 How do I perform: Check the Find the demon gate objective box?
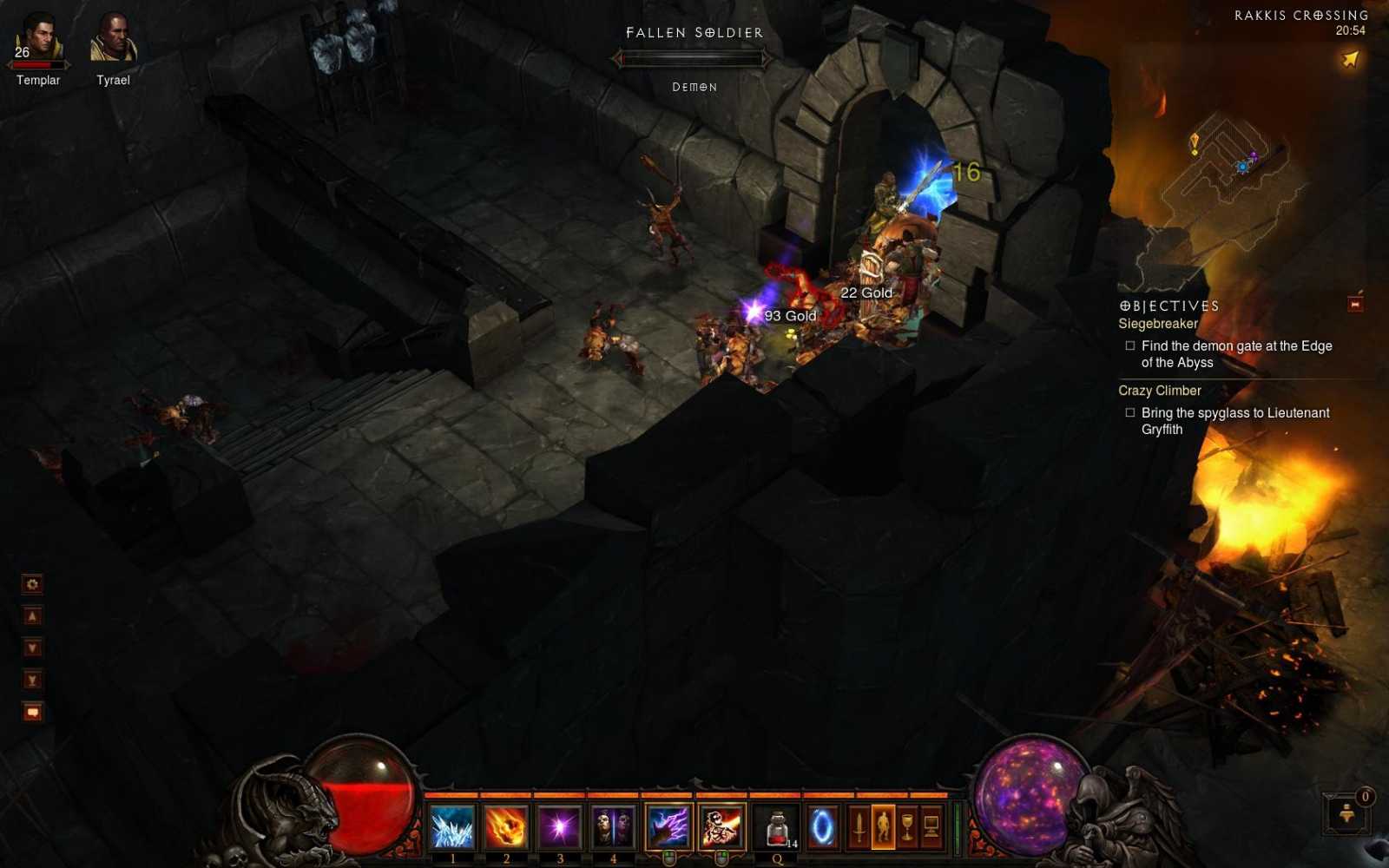tap(1129, 345)
